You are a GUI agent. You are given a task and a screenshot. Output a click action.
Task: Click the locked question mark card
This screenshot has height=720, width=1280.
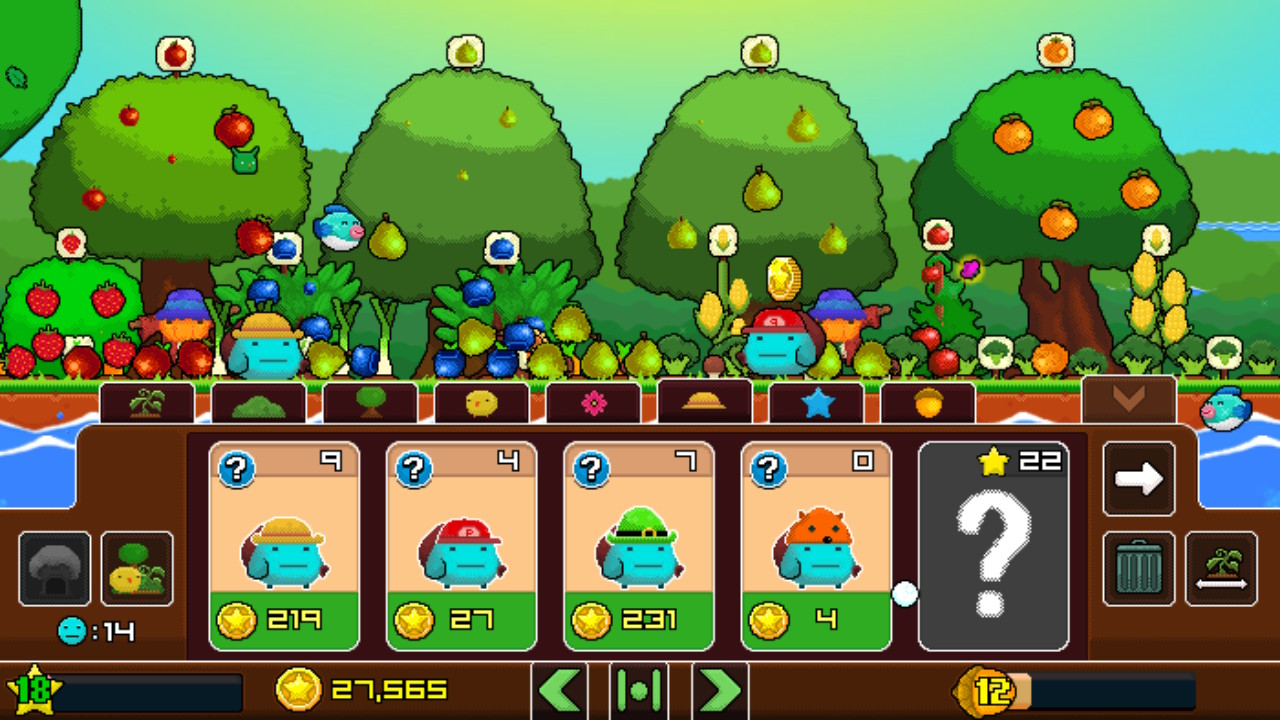coord(993,546)
